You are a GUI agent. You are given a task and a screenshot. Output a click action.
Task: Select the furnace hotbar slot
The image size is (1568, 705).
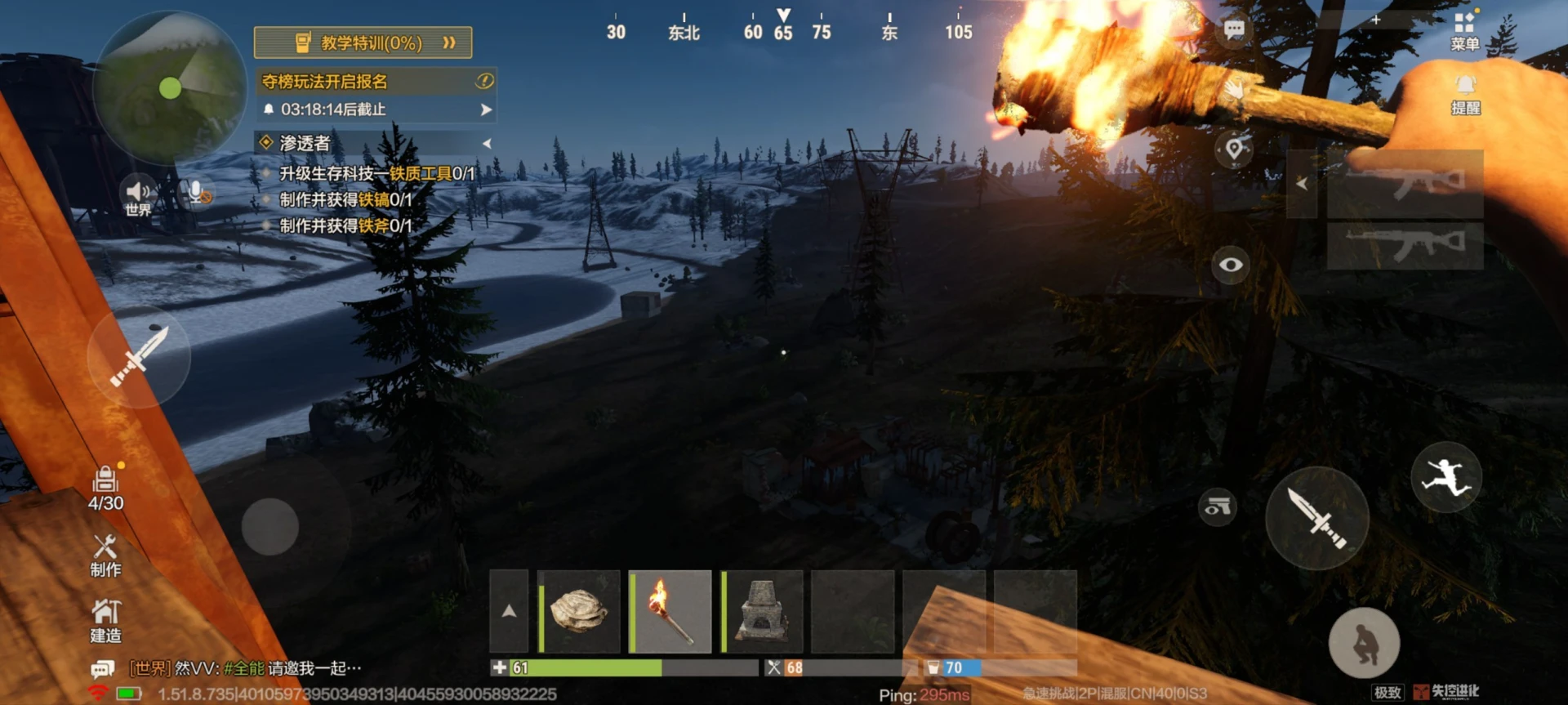pos(762,612)
